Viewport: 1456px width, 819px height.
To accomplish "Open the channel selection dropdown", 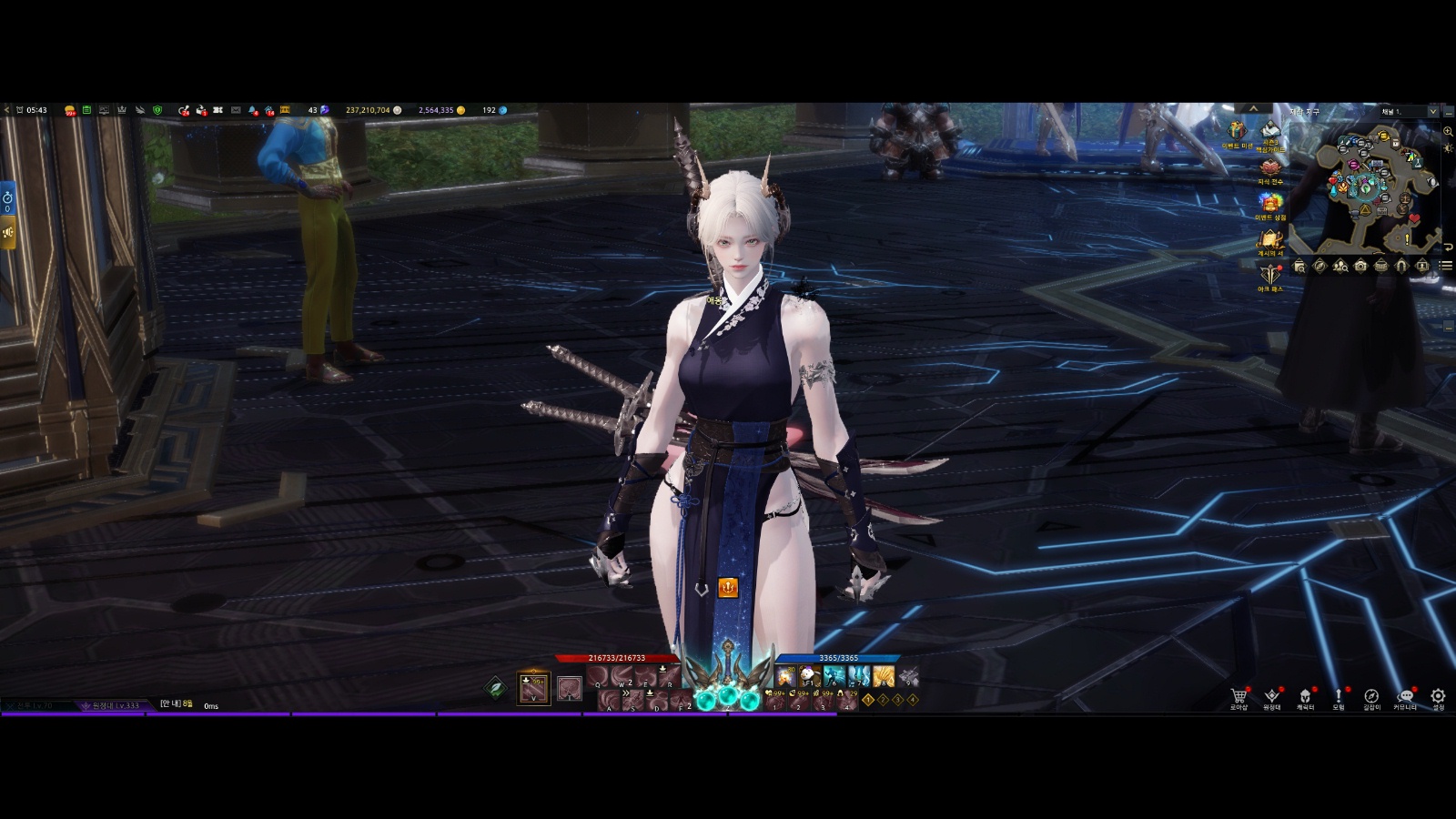I will tap(1432, 111).
